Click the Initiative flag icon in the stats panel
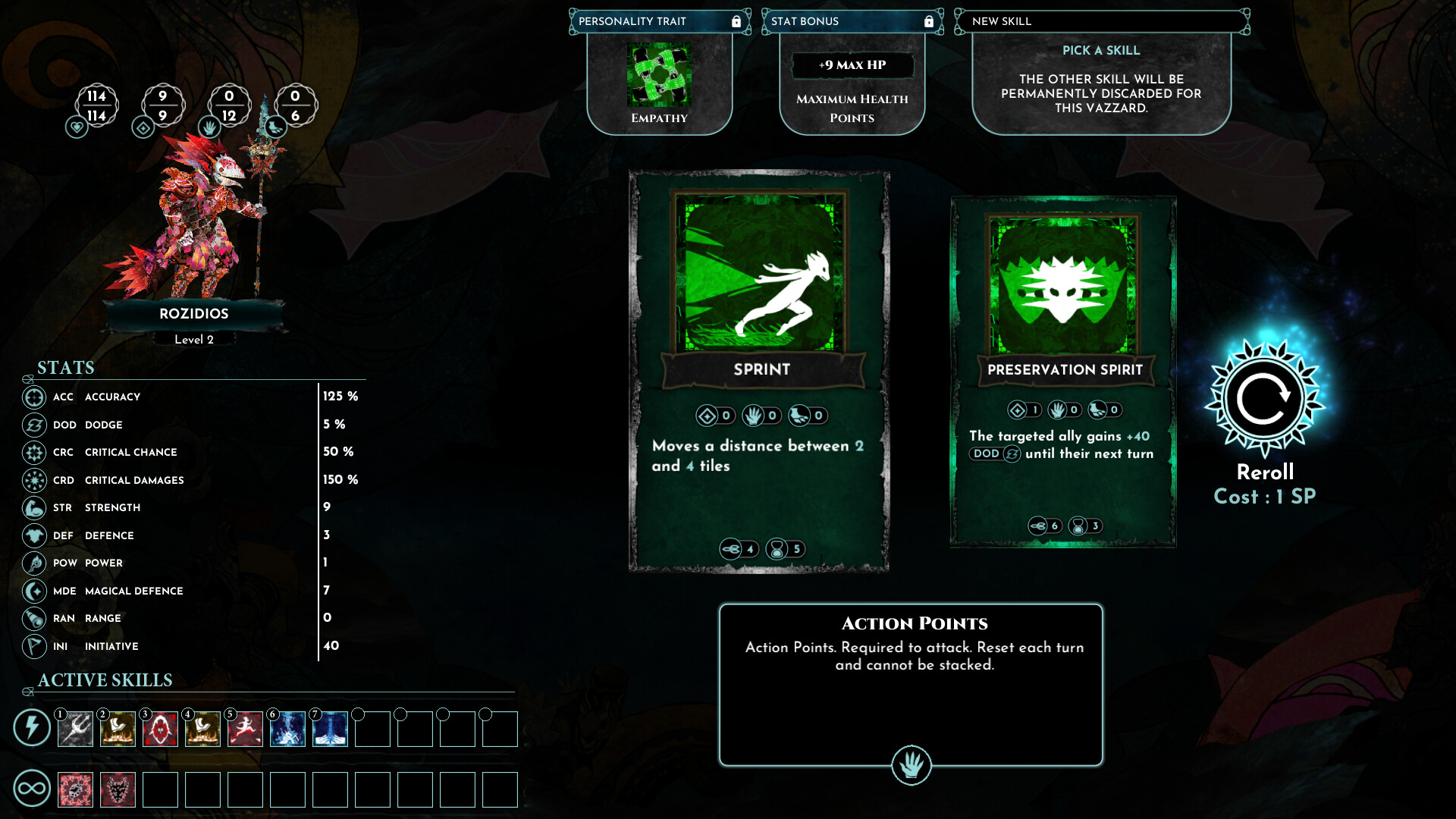Screen dimensions: 1456x819 point(33,646)
